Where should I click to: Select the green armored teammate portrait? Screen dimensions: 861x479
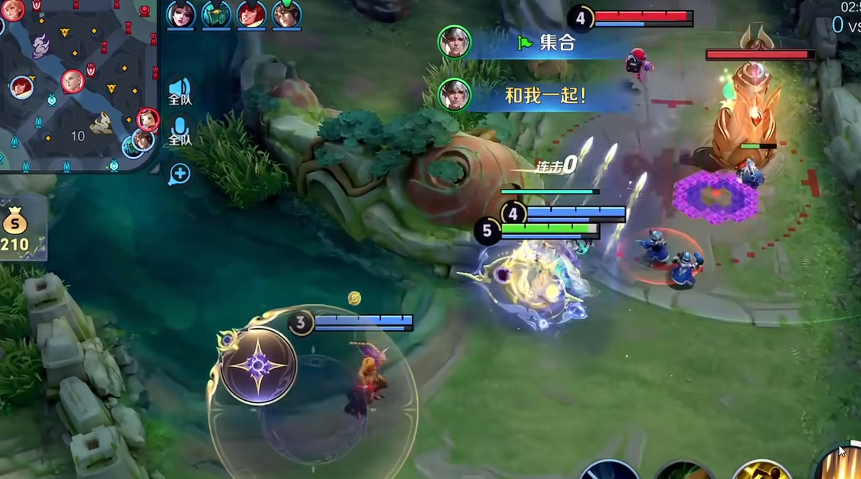(x=216, y=14)
